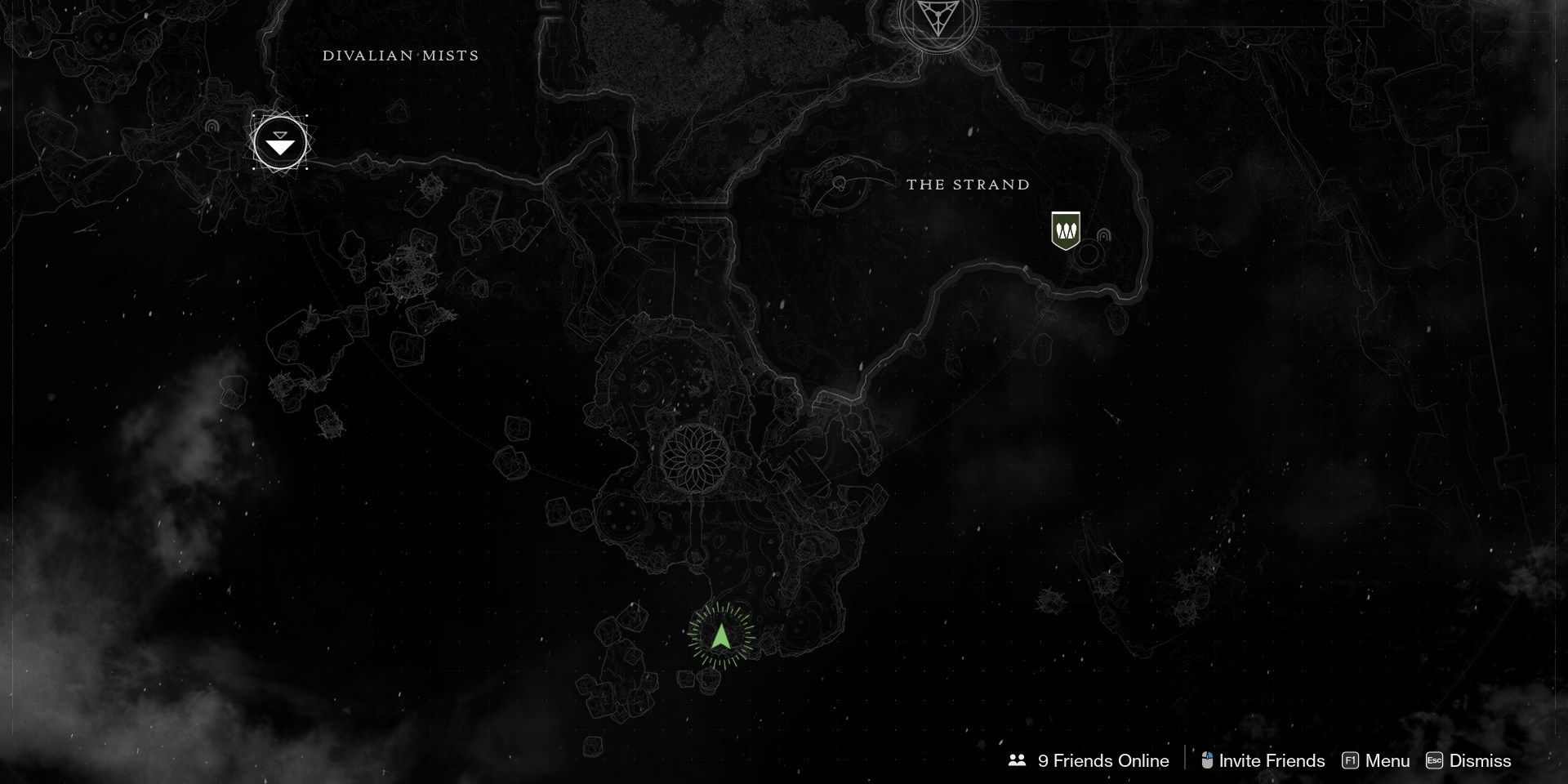Screen dimensions: 1568x784
Task: Open the Menu from the bottom bar
Action: pos(1389,760)
